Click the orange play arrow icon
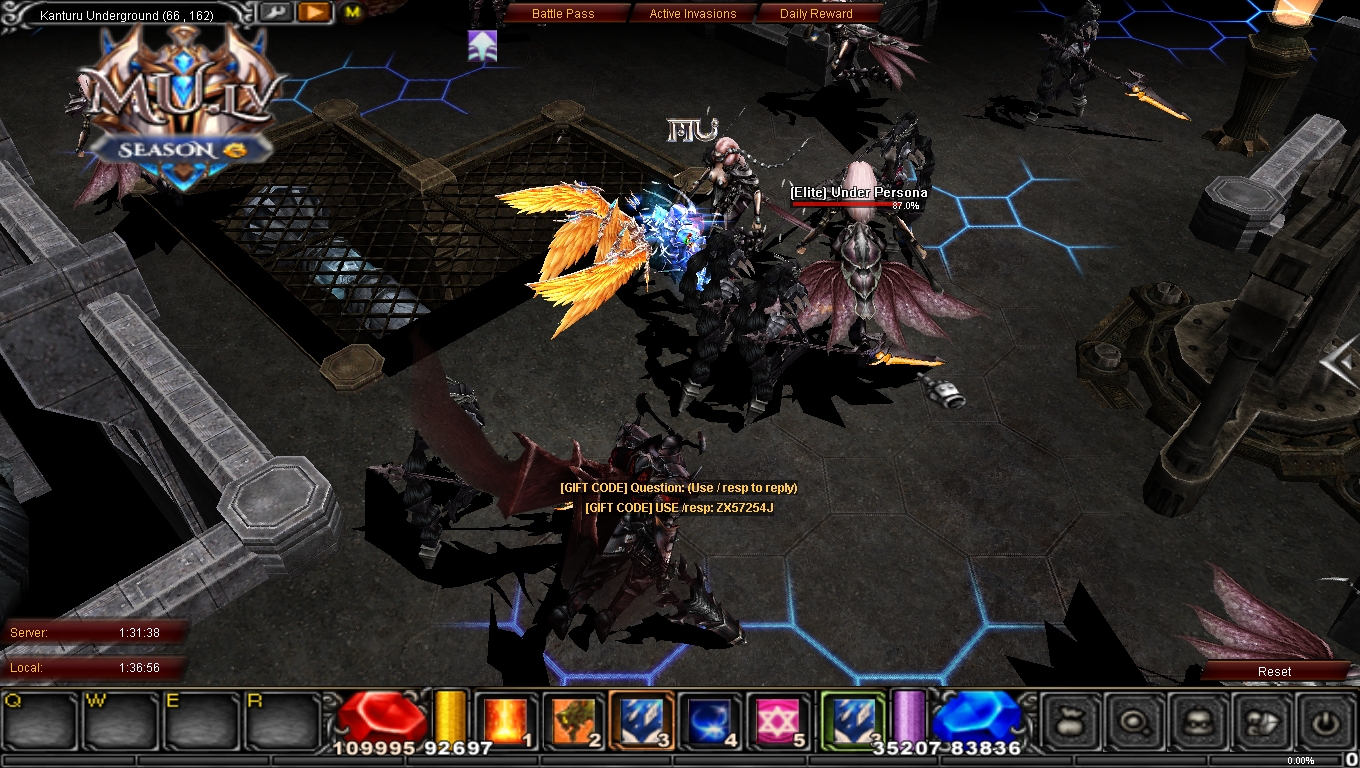This screenshot has height=768, width=1360. tap(313, 13)
